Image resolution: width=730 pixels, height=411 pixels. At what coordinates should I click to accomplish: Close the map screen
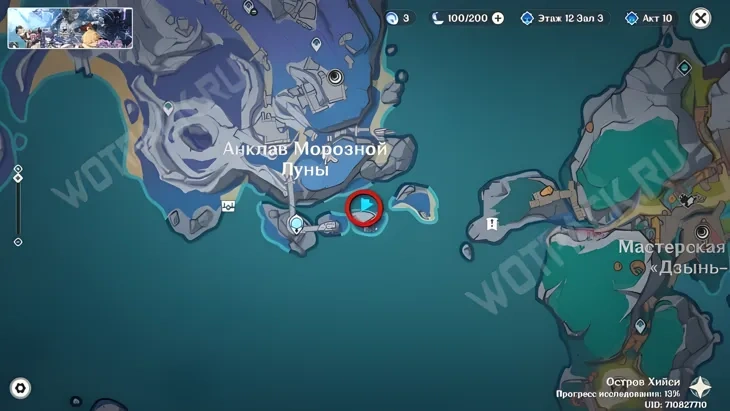coord(701,18)
